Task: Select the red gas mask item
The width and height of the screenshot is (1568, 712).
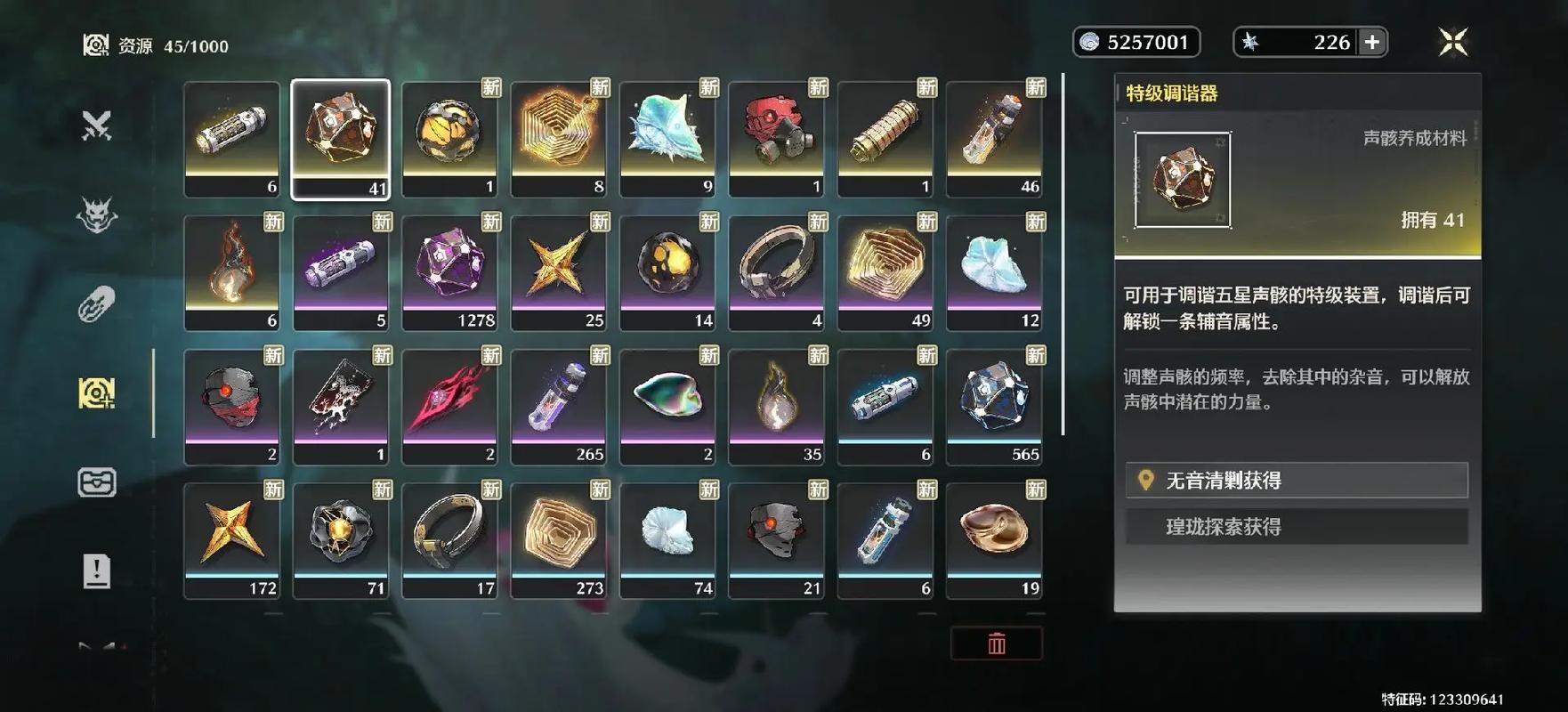Action: tap(776, 139)
